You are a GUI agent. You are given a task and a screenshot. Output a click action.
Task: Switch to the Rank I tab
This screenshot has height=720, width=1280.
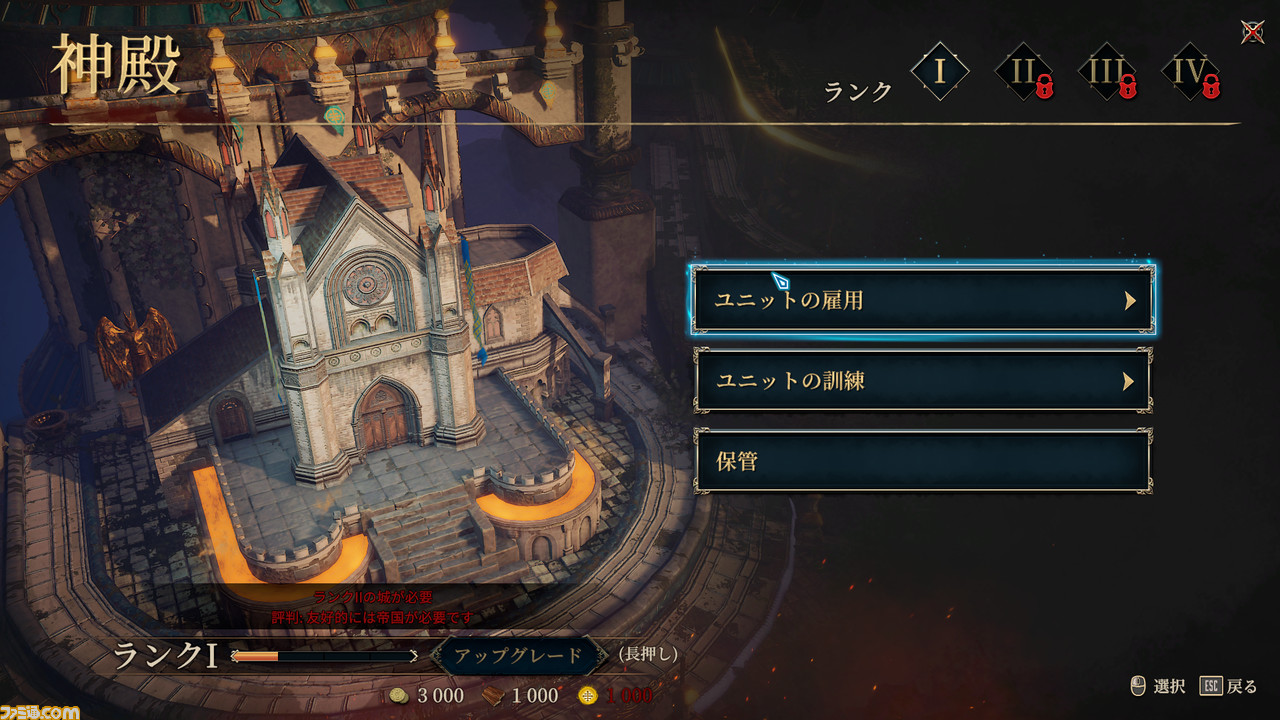940,72
